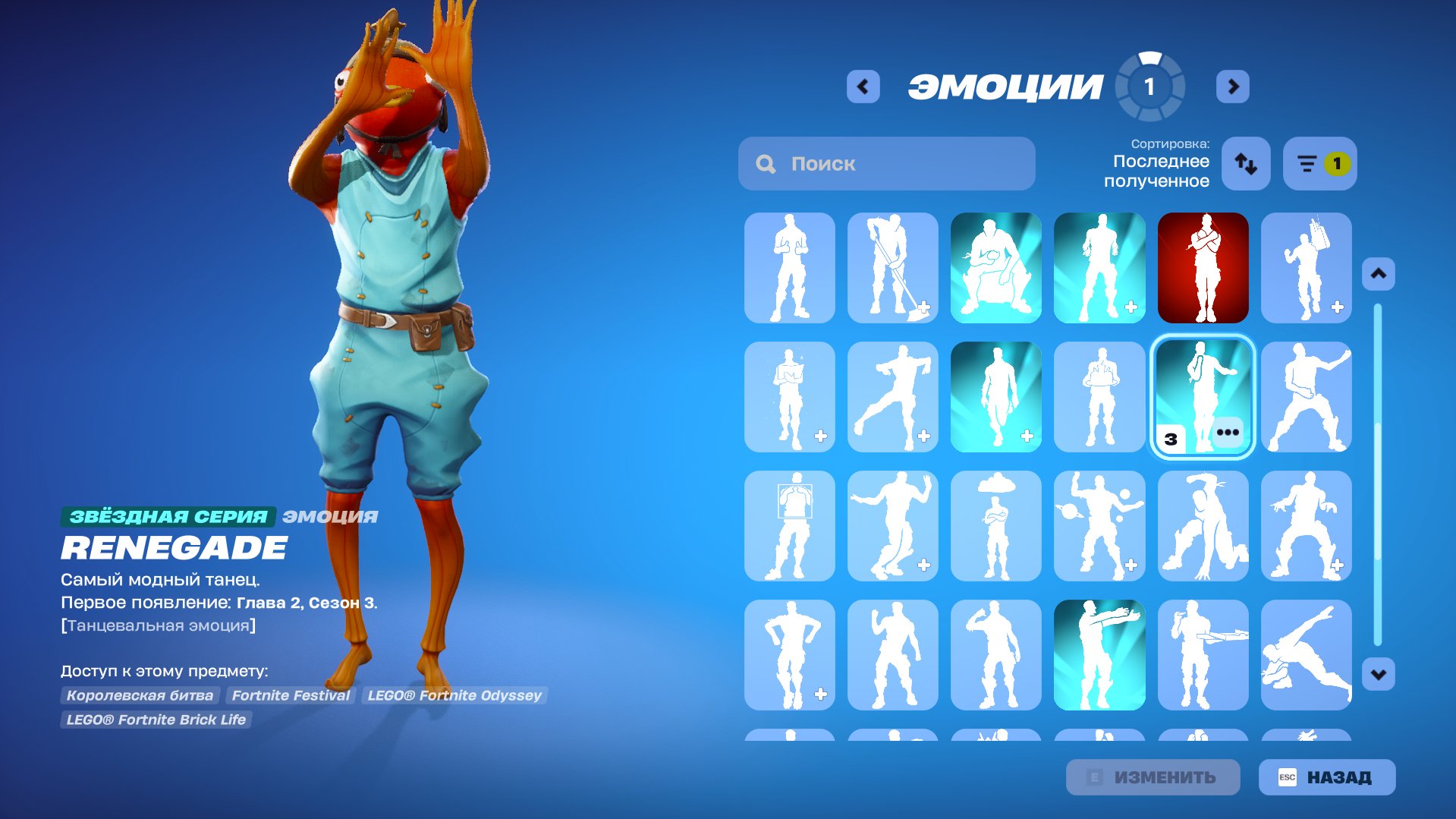Click the sort order arrows icon
Viewport: 1456px width, 819px height.
coord(1245,164)
